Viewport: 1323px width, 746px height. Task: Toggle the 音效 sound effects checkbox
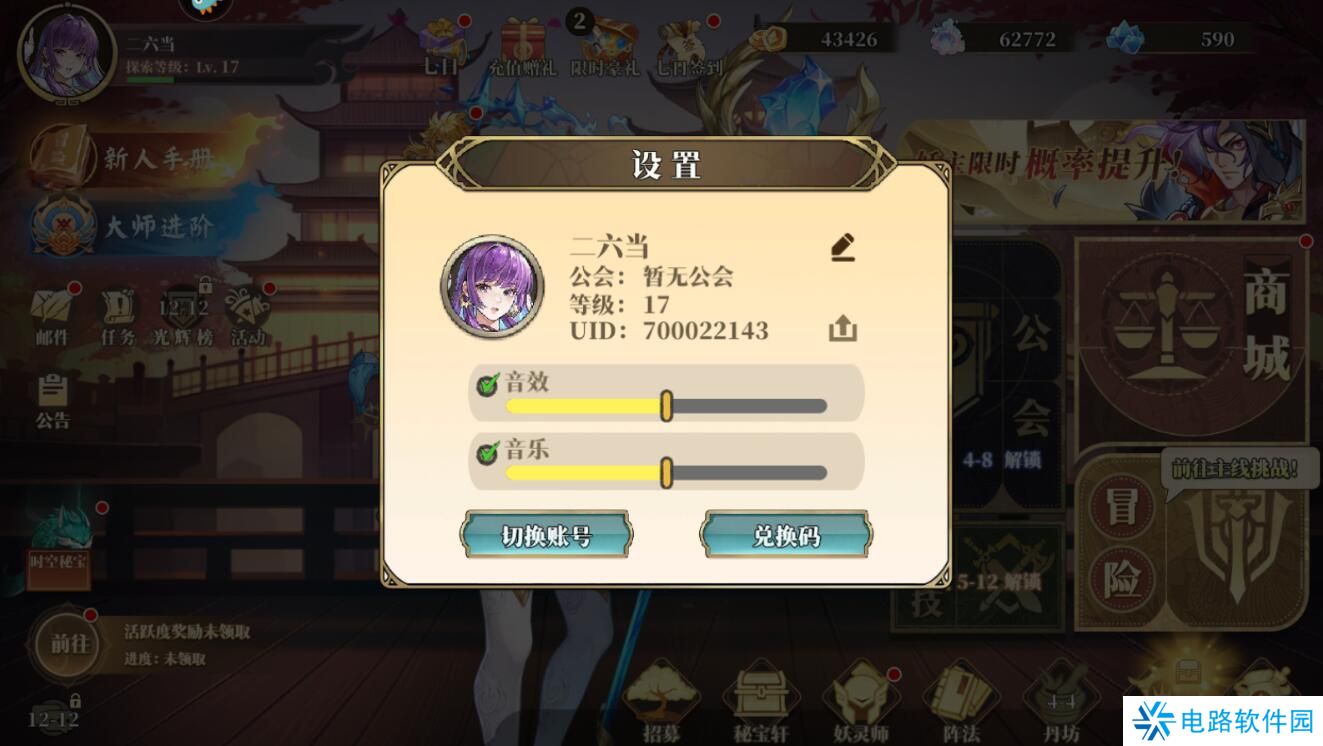[489, 381]
